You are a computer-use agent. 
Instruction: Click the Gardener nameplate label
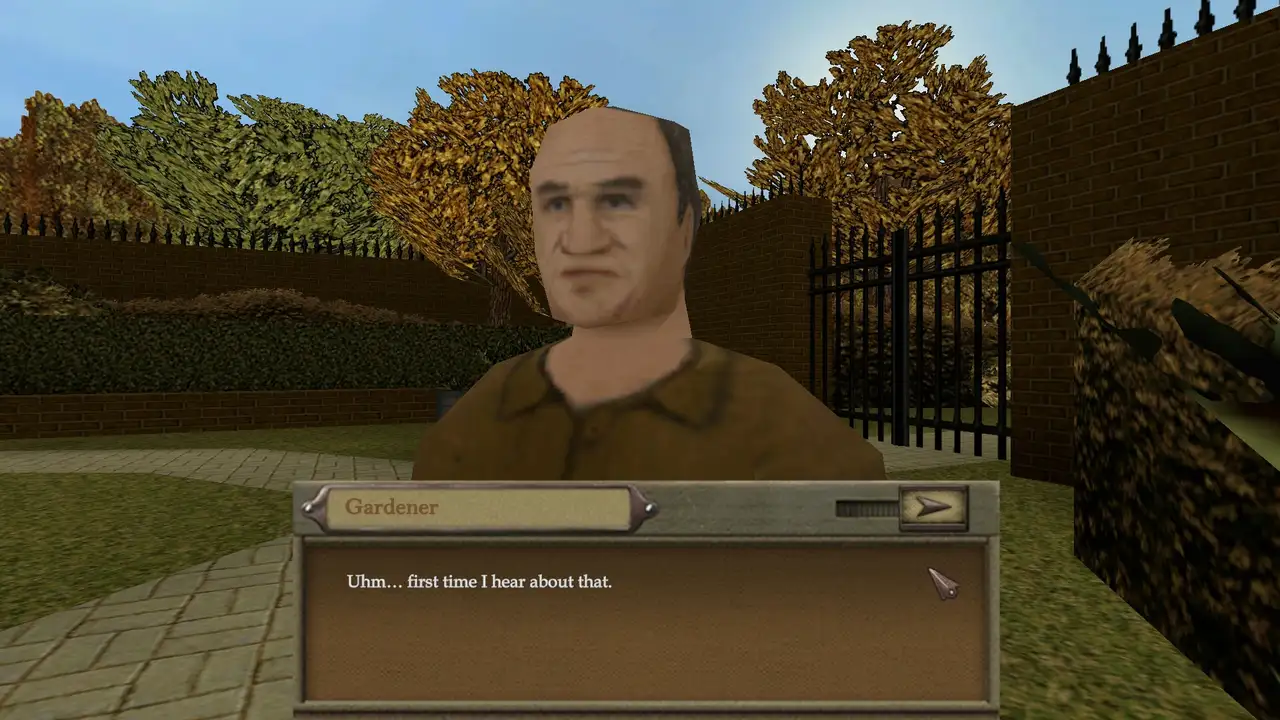390,508
